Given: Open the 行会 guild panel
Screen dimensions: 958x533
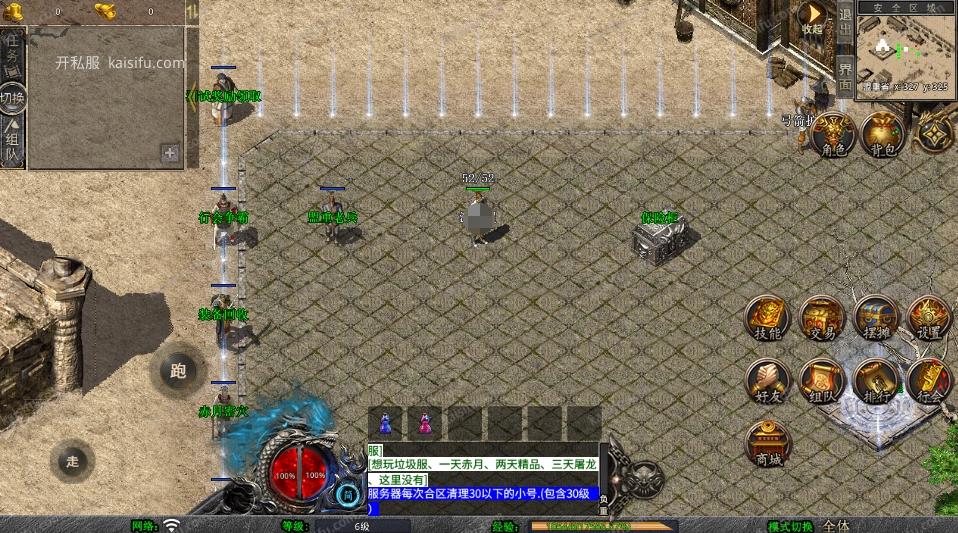Looking at the screenshot, I should (x=929, y=381).
